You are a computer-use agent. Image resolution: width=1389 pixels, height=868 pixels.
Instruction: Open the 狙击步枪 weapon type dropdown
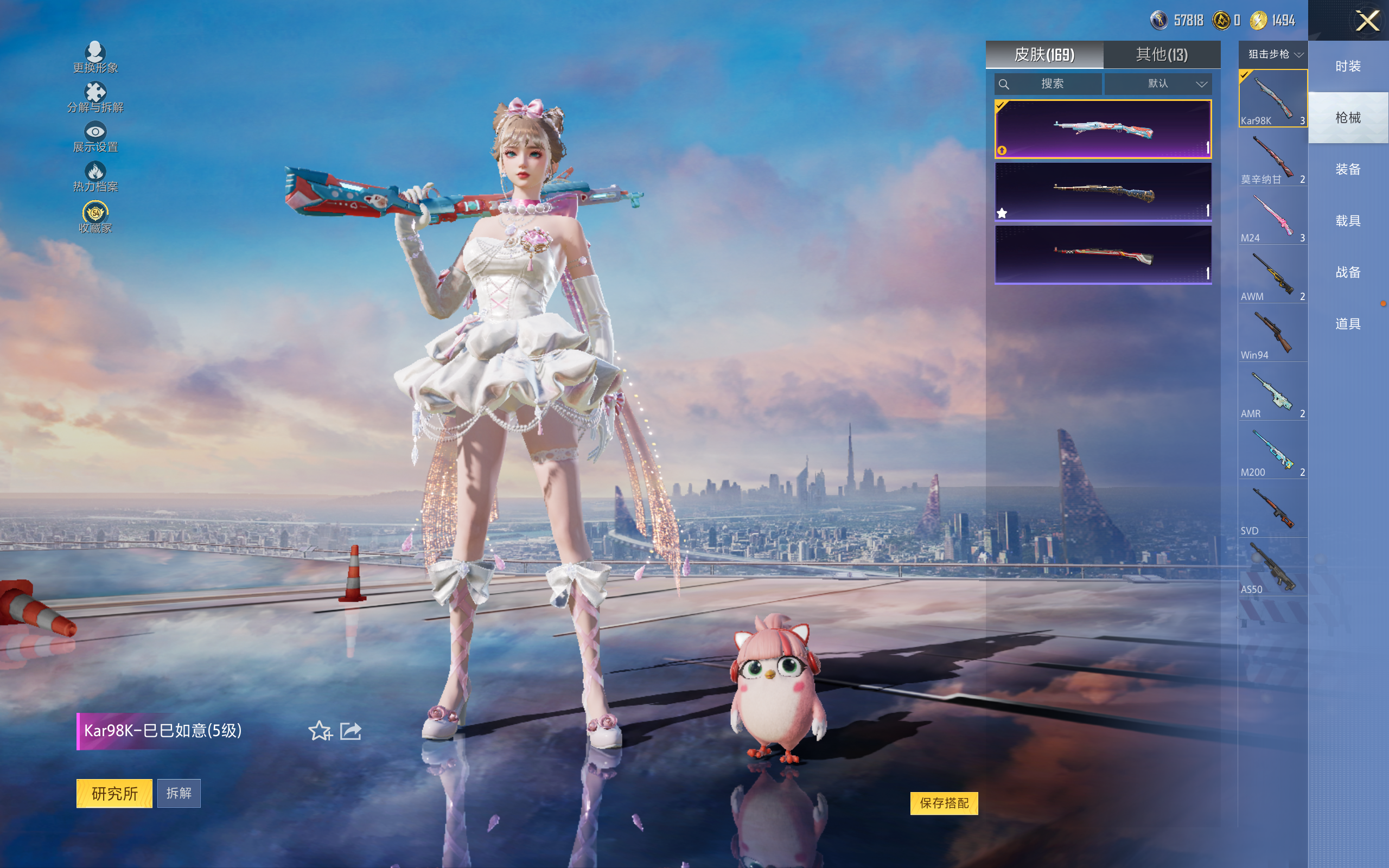[x=1273, y=55]
